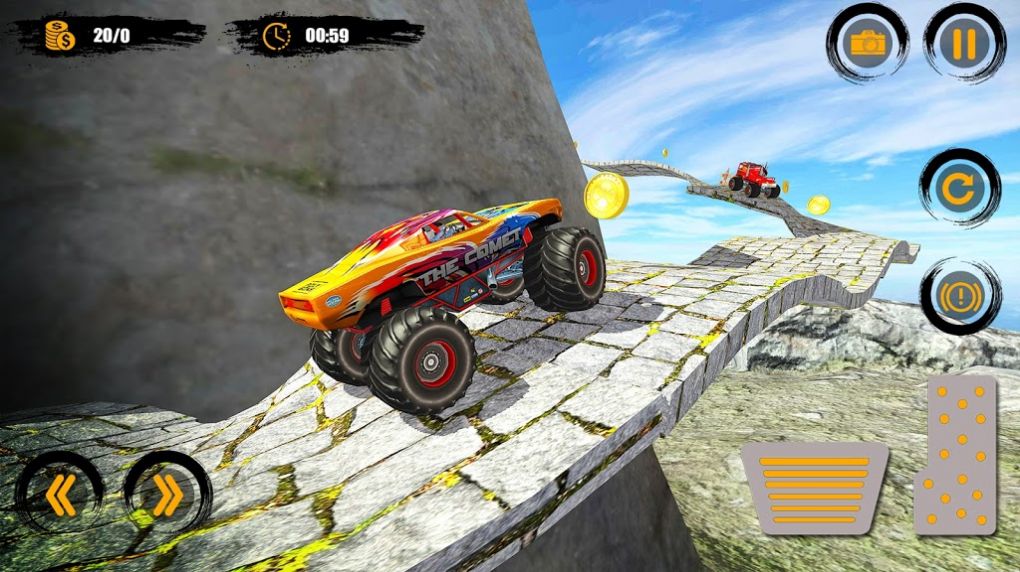Activate the handbrake warning icon button

tap(960, 296)
